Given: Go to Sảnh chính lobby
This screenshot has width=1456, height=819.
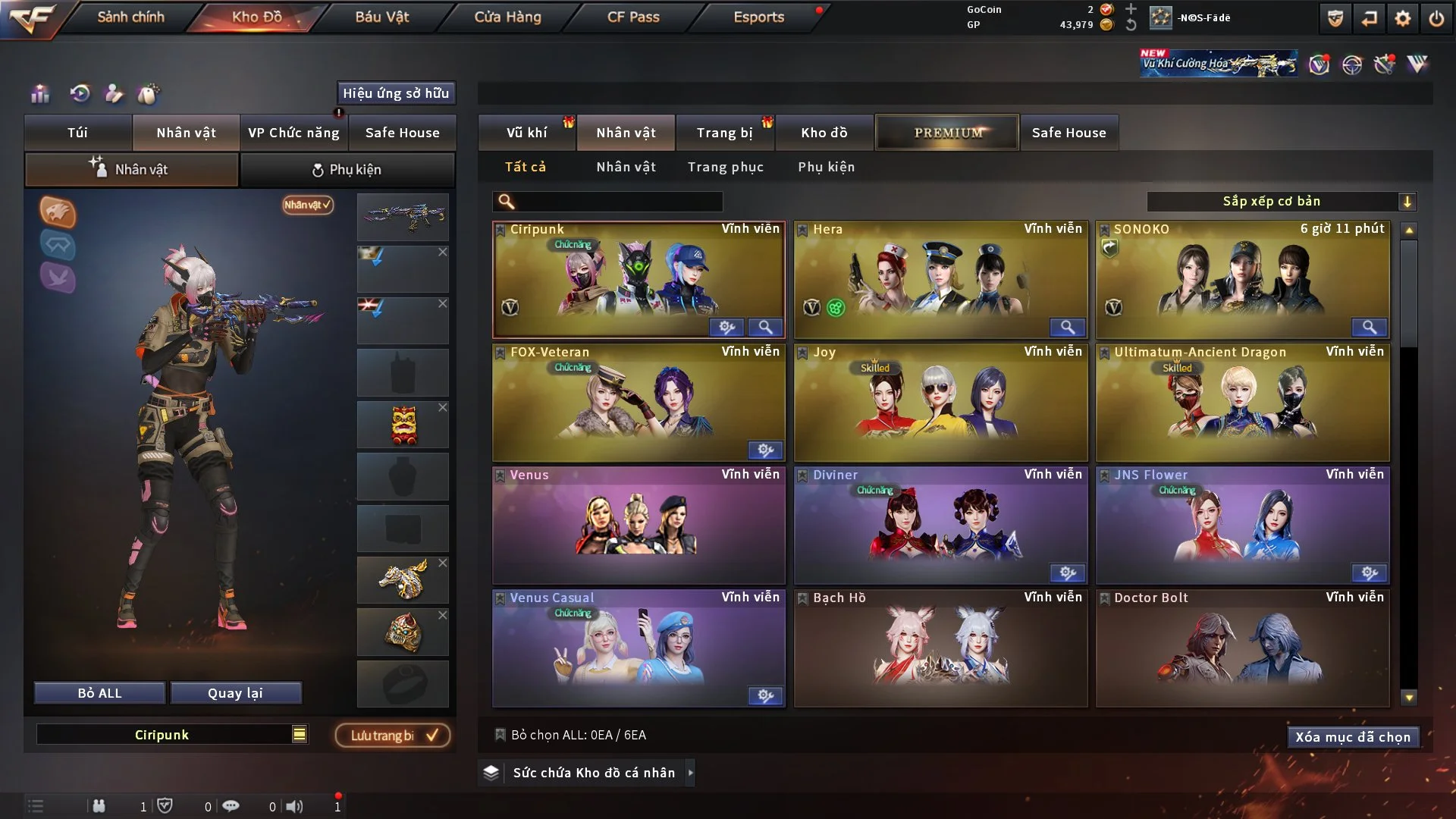Looking at the screenshot, I should point(130,17).
